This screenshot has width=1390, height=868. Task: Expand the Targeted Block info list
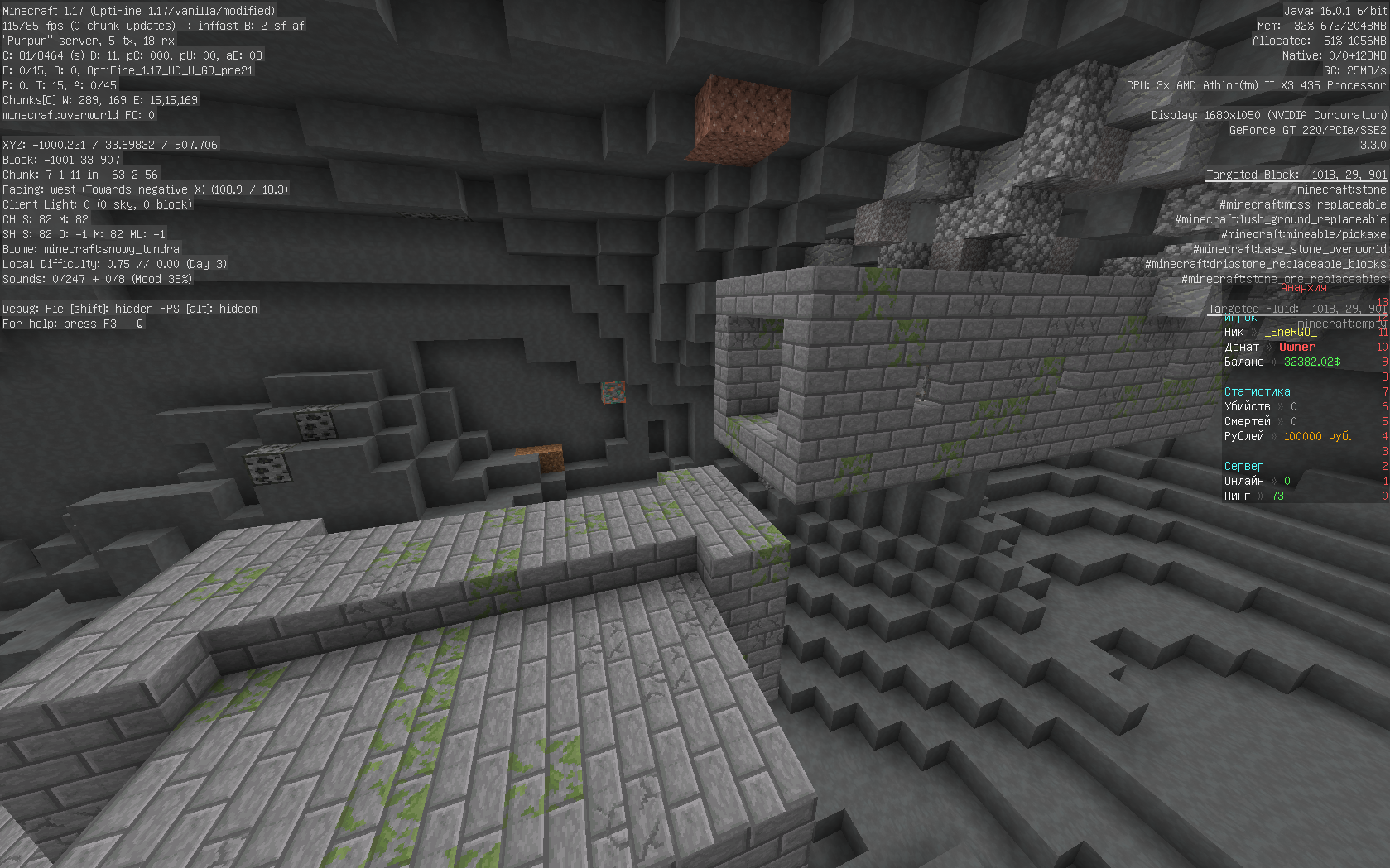[x=1294, y=175]
